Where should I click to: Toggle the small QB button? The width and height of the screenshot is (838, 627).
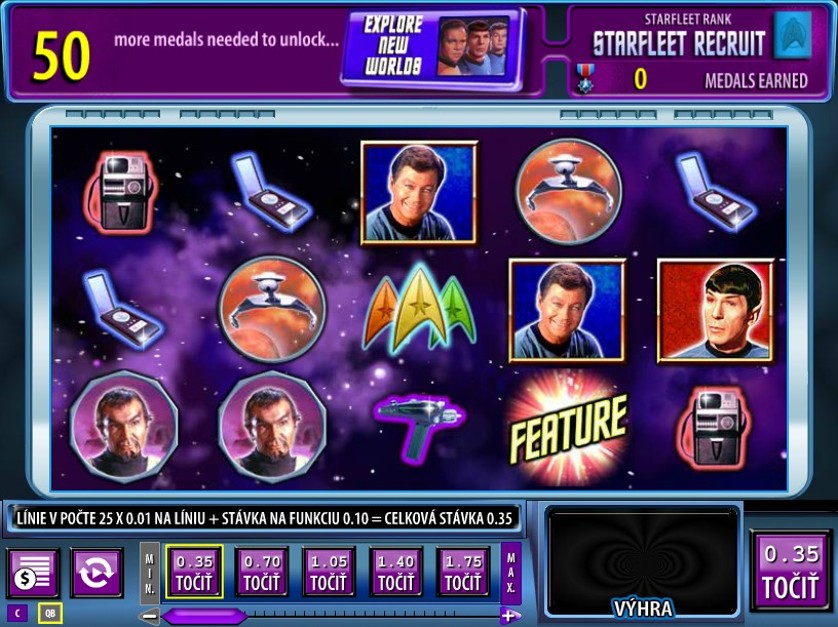tap(49, 613)
